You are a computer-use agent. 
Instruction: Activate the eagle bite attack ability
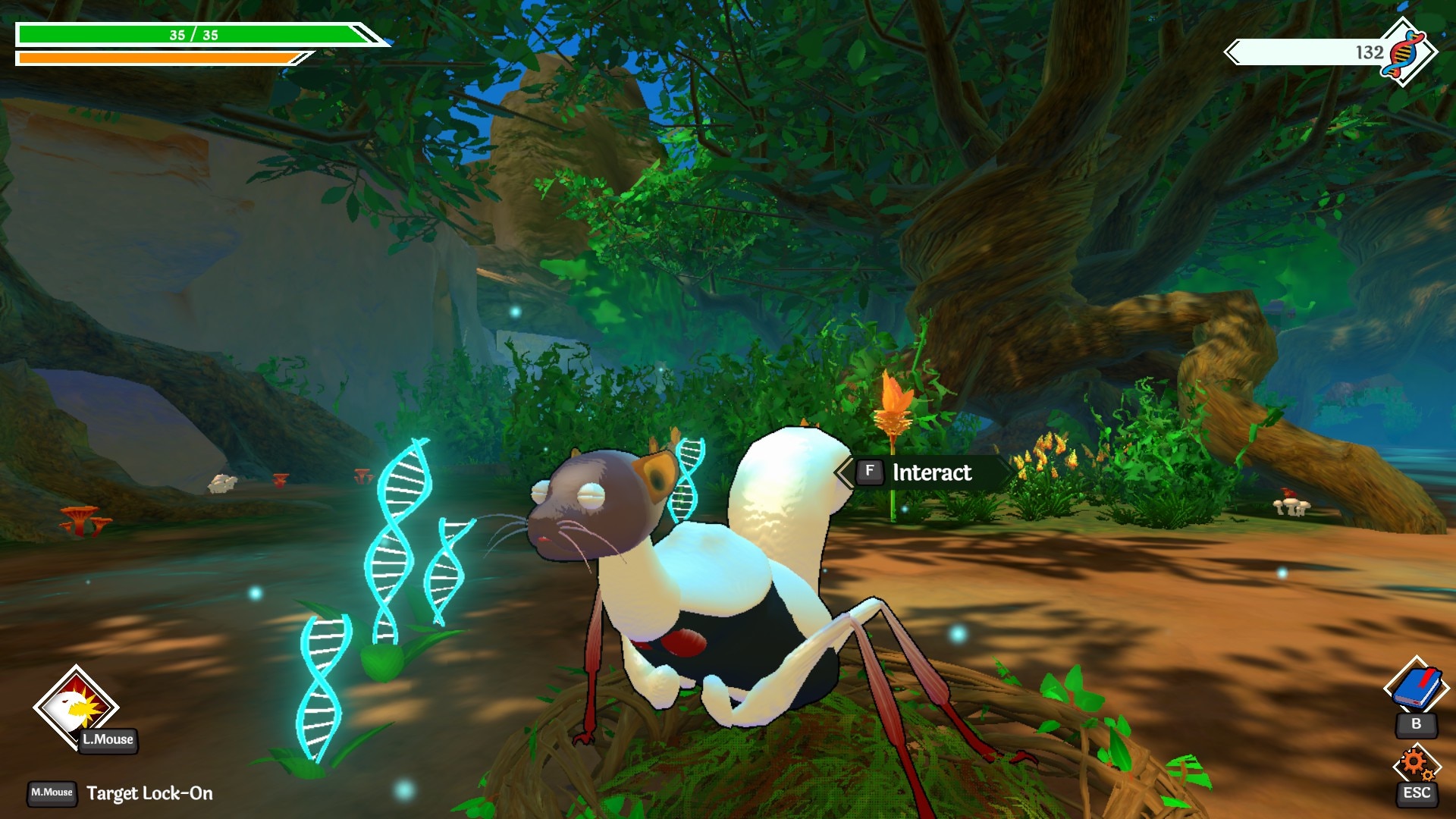tap(75, 706)
